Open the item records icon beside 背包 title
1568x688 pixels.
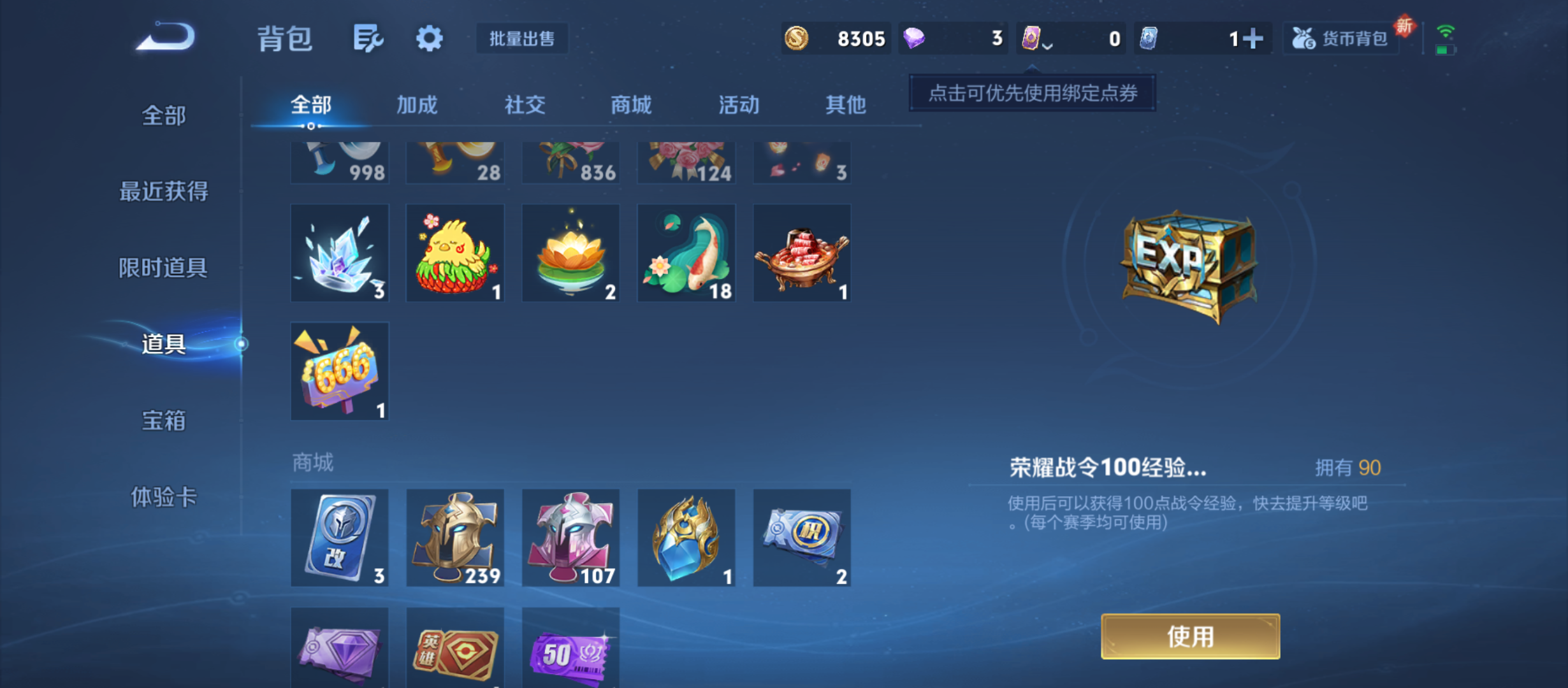pos(368,38)
